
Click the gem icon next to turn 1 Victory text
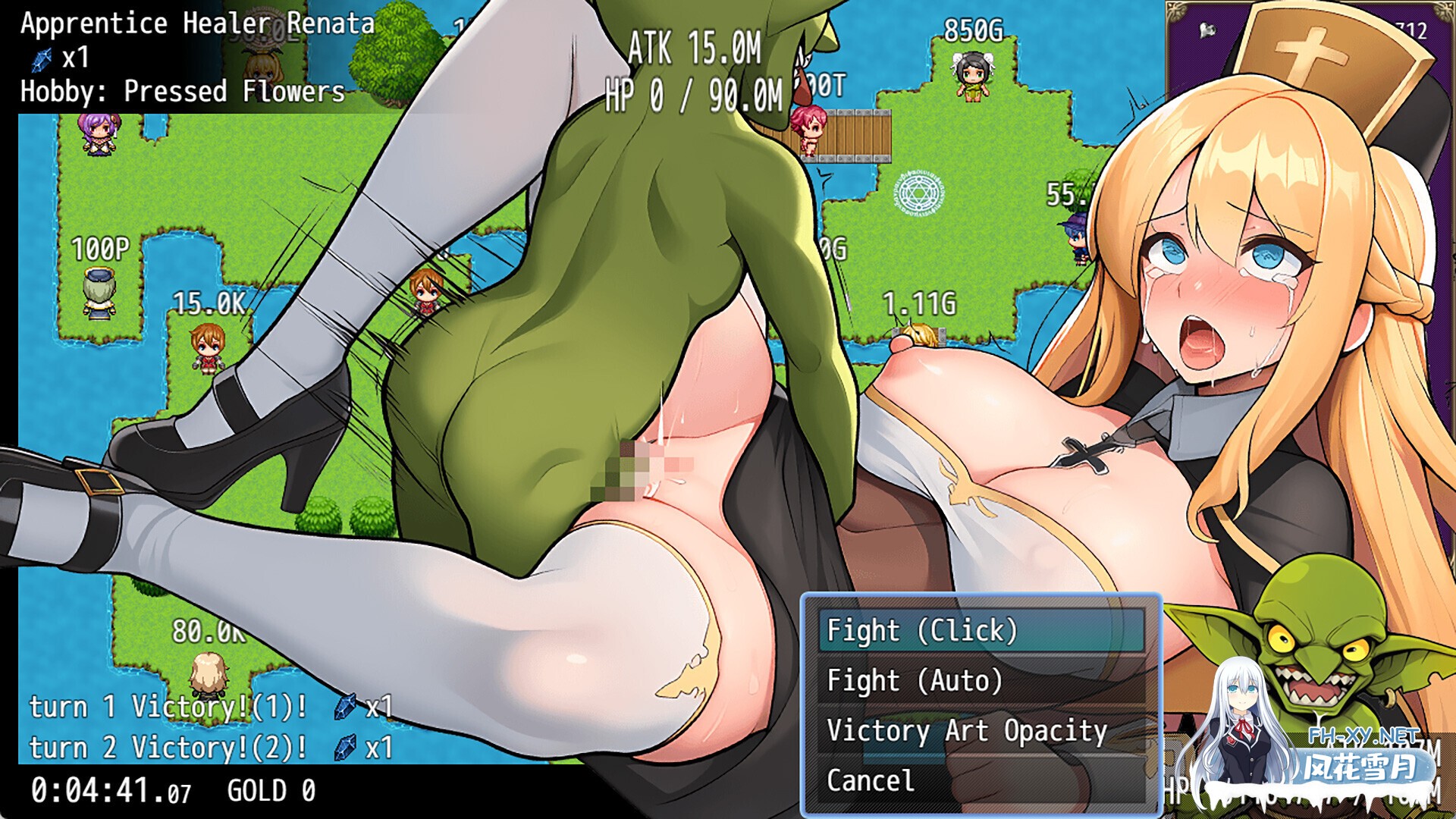[345, 708]
